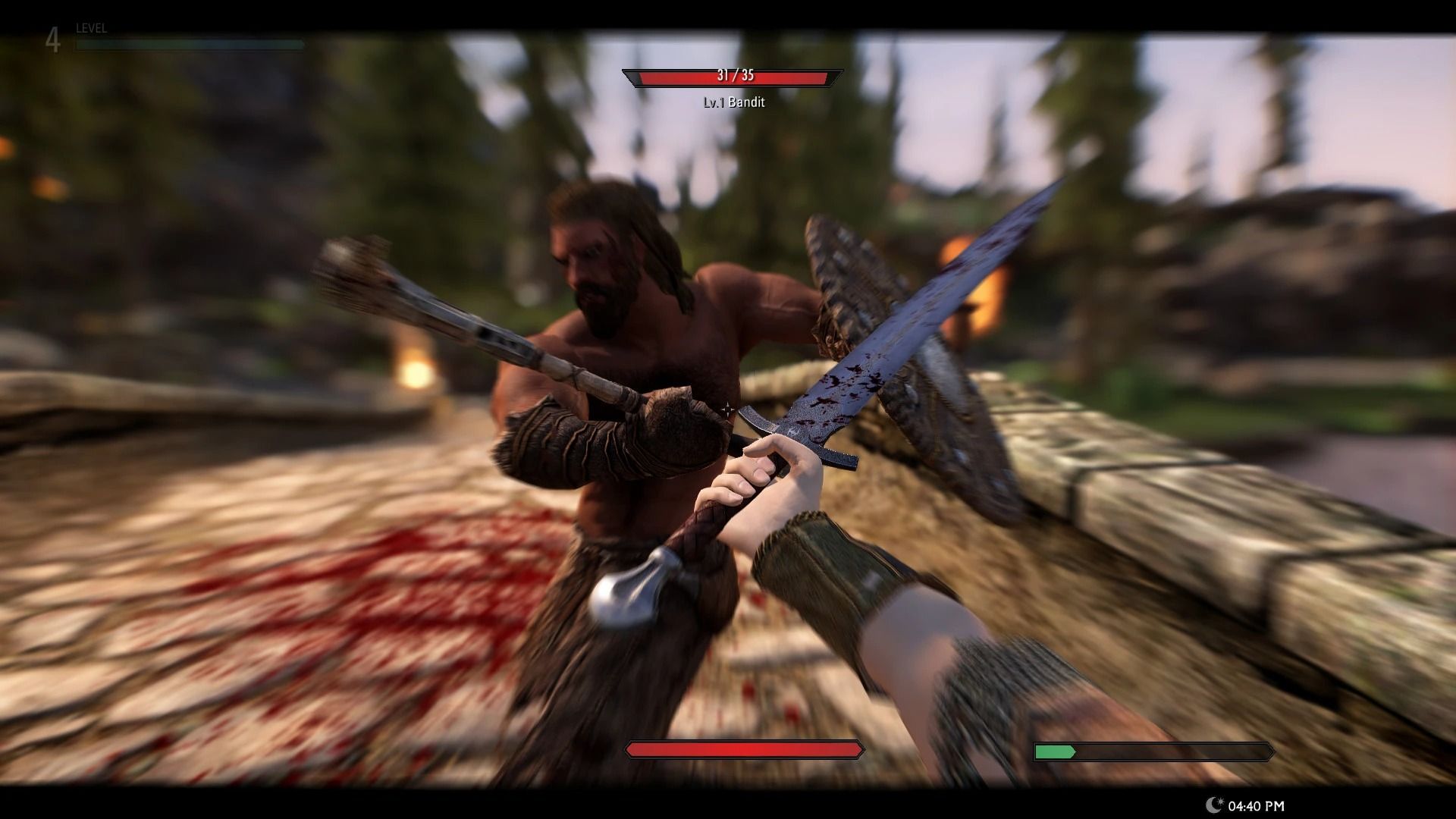
Task: Click the LEVEL text label top left
Action: point(89,28)
